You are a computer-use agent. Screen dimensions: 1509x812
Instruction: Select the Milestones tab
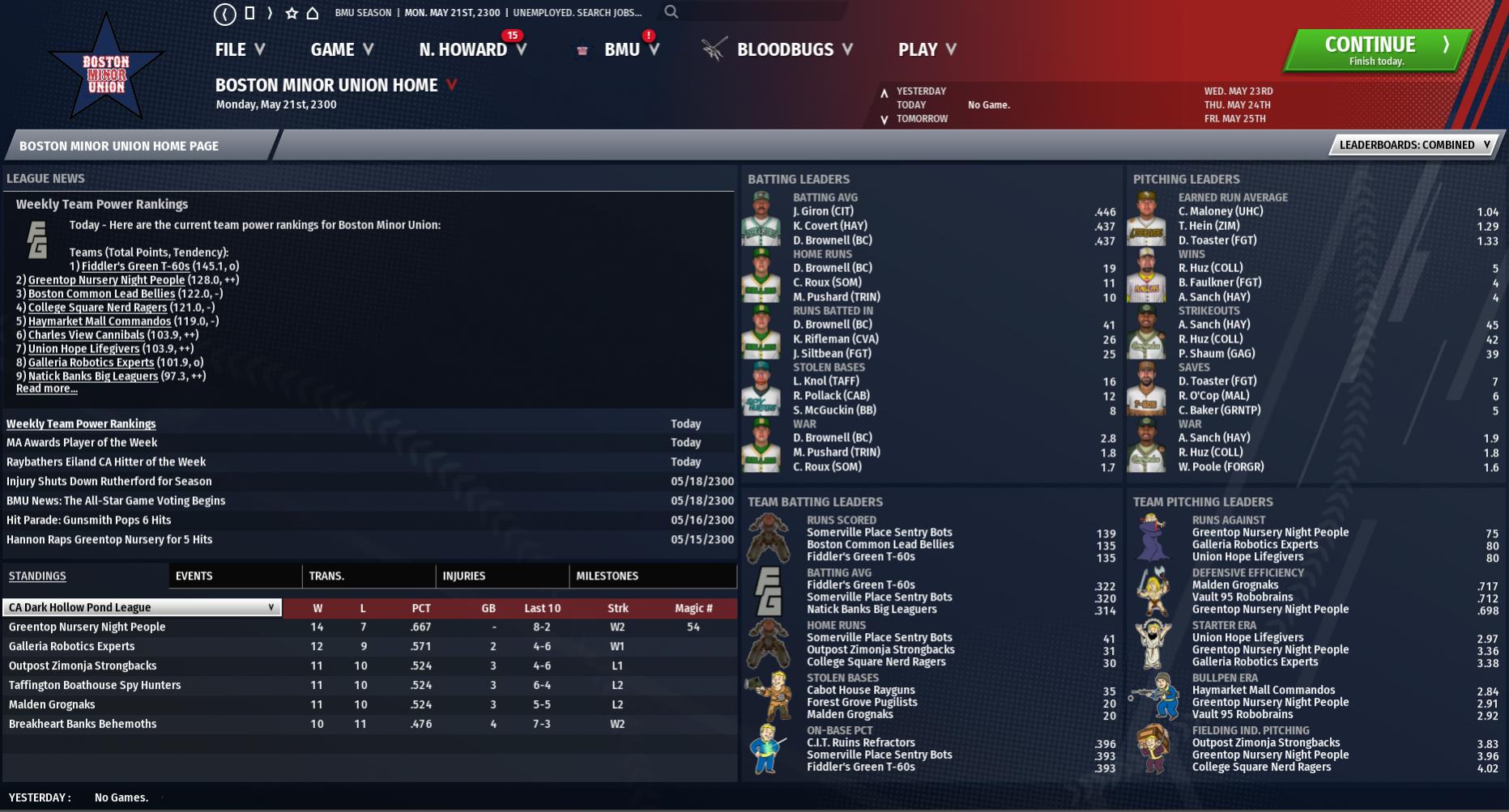(607, 576)
